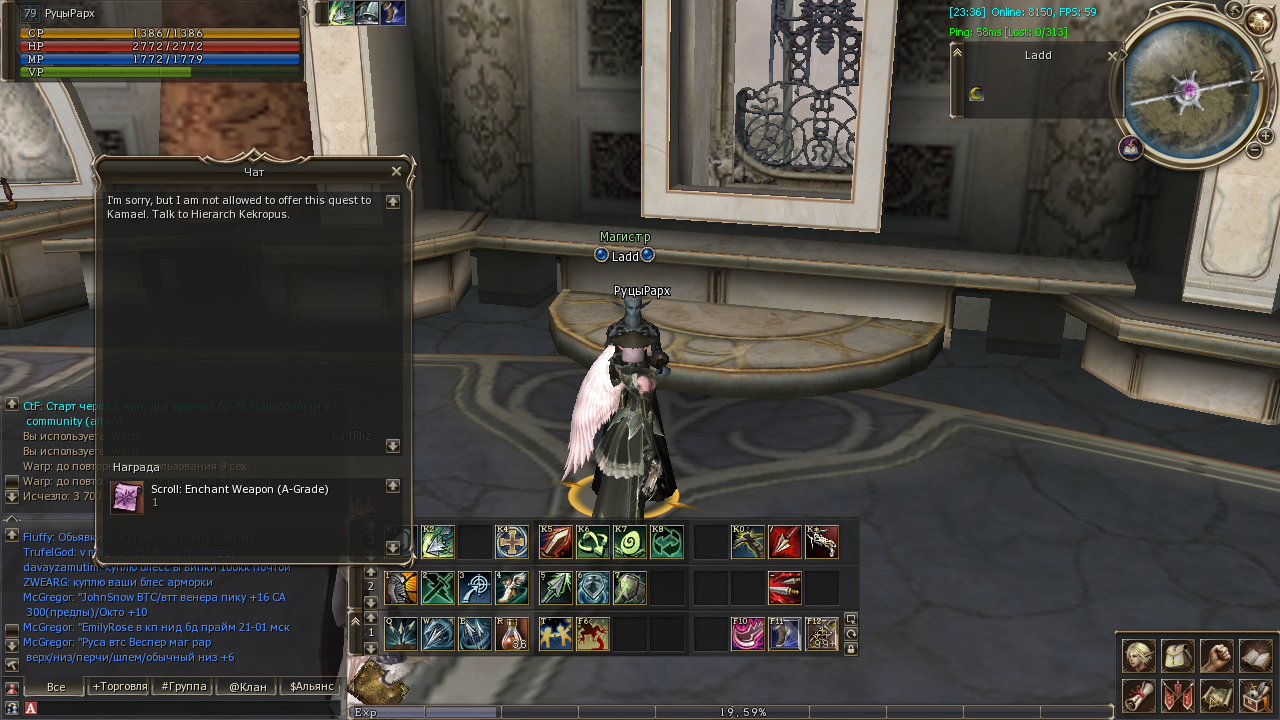Zoom out the minimap with the minus button
Viewport: 1280px width, 720px height.
point(1254,150)
